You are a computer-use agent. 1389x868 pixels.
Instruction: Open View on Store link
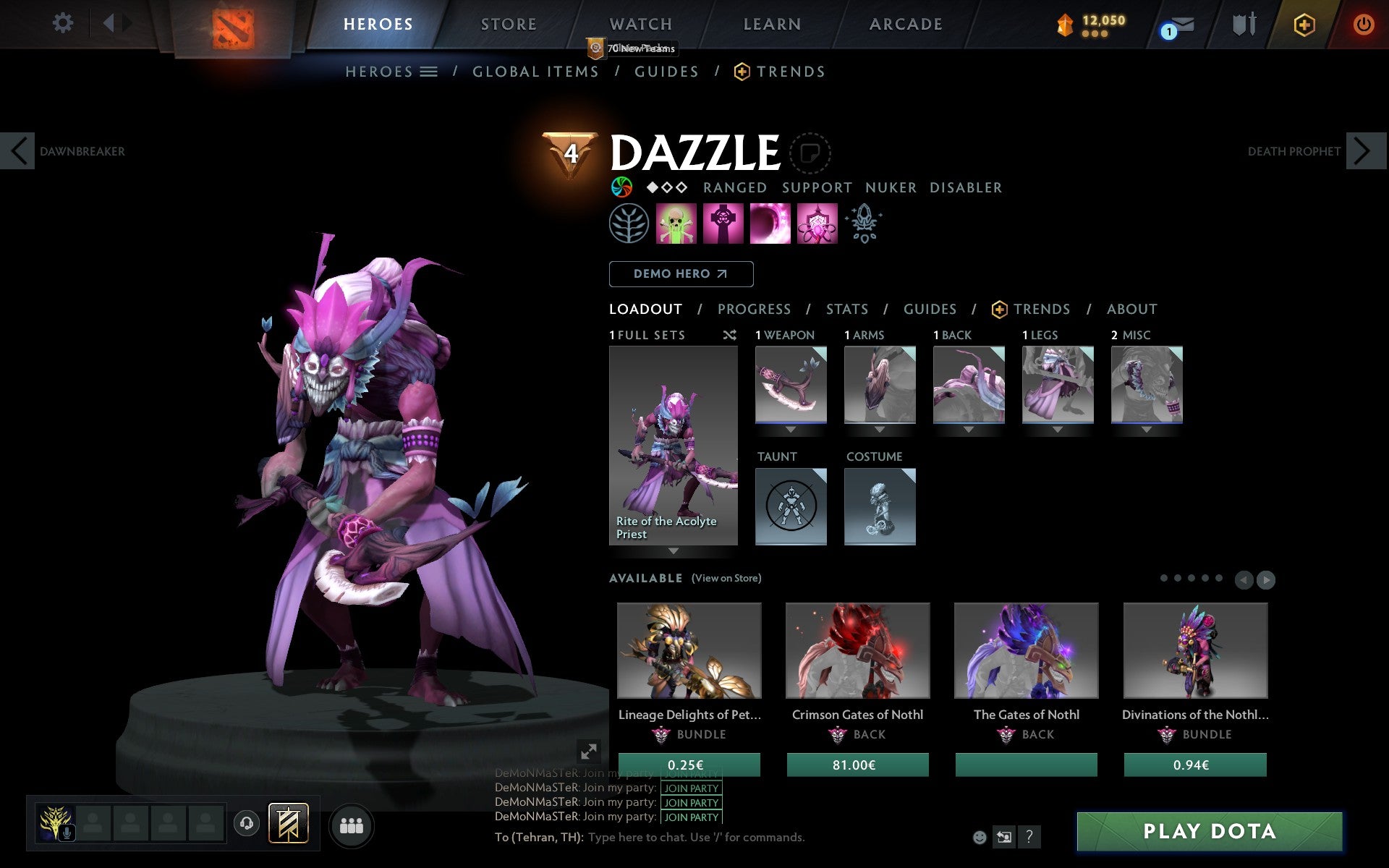[x=726, y=579]
